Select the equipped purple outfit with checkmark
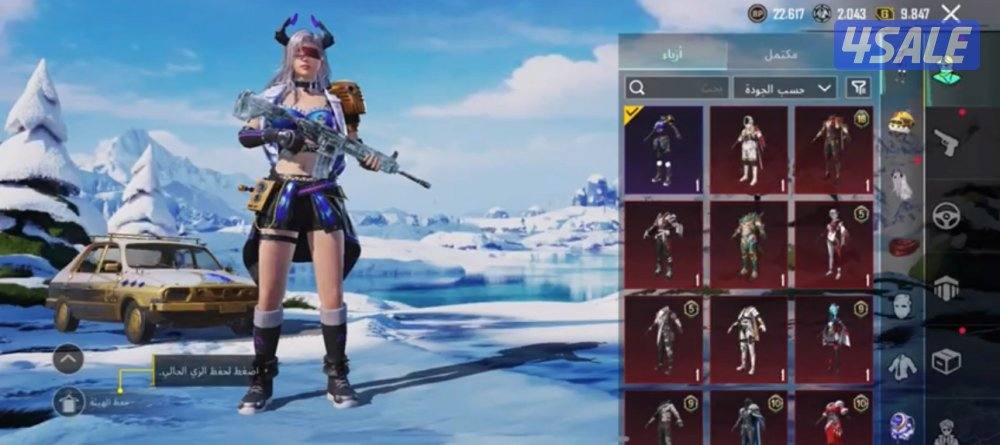Screen dimensions: 1000x445 [x=662, y=149]
